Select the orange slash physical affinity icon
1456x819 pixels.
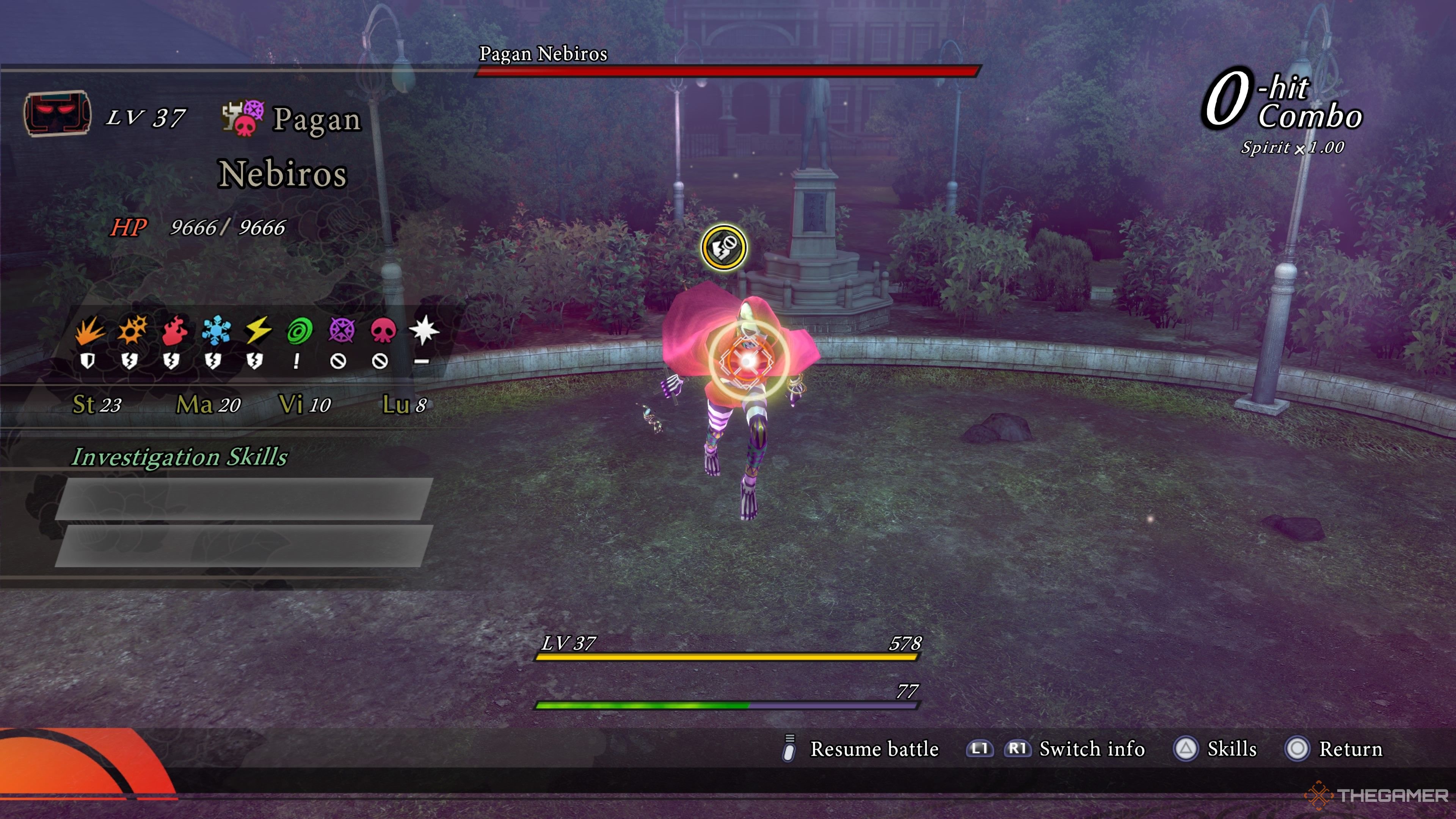(89, 331)
